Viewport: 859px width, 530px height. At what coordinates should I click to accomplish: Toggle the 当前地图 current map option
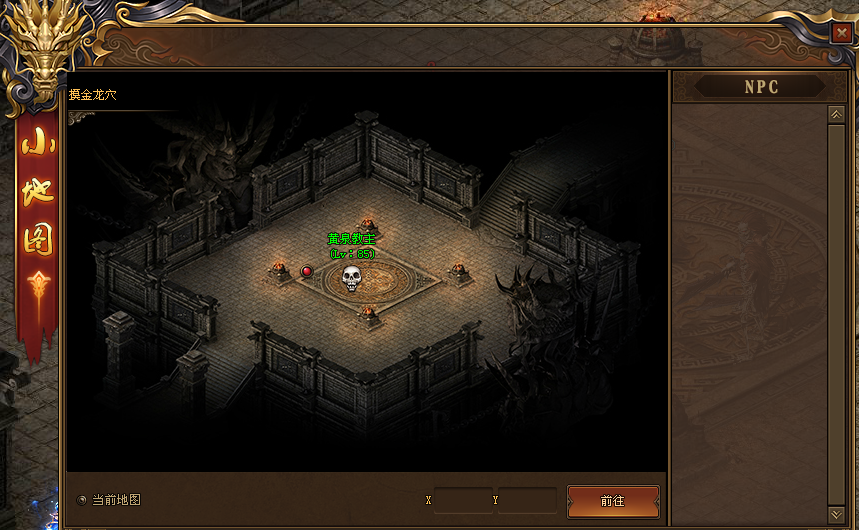[x=82, y=500]
